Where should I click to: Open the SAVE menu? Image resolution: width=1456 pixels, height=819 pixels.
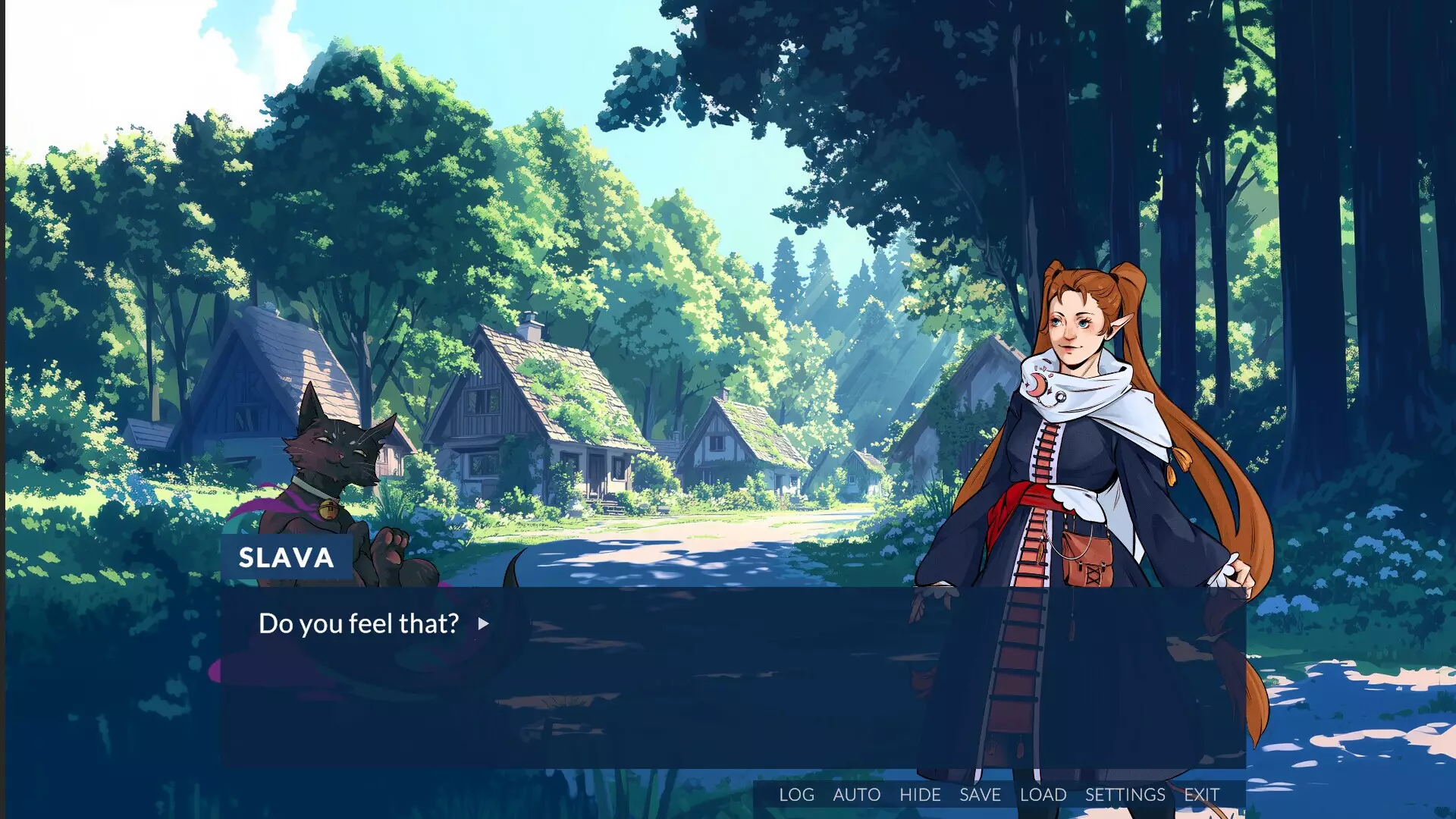point(980,795)
